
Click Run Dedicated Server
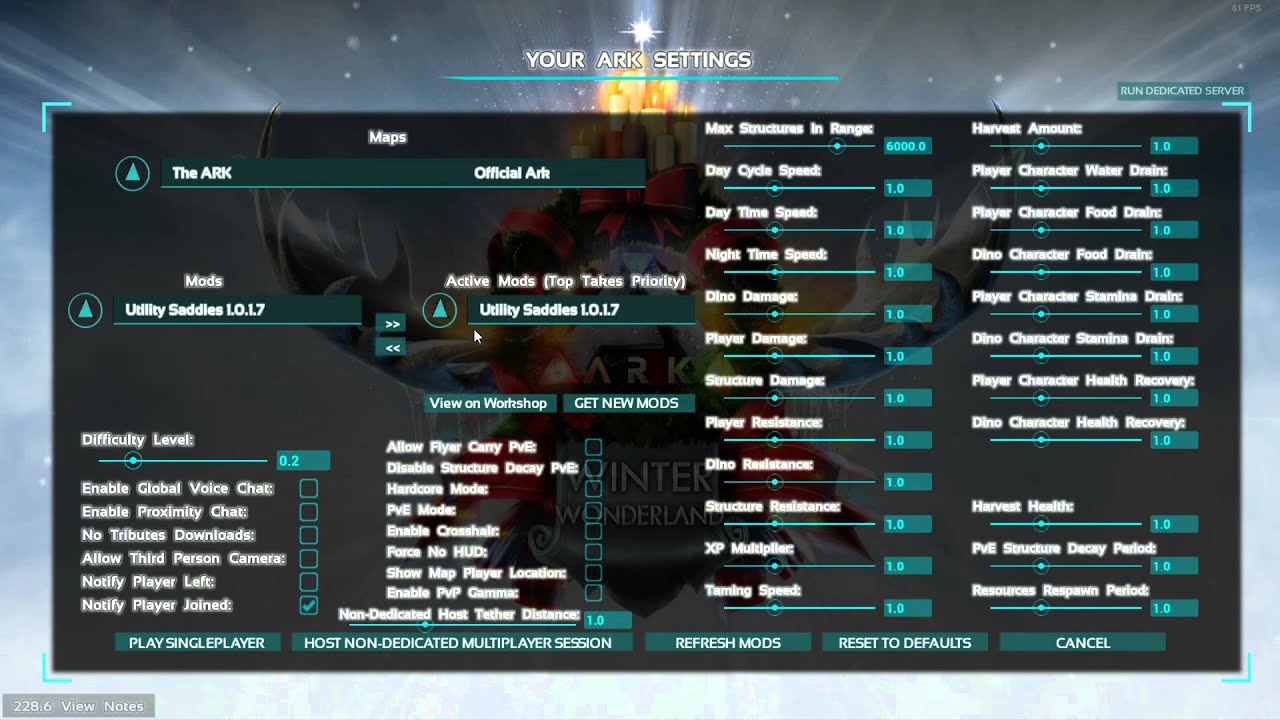1182,91
